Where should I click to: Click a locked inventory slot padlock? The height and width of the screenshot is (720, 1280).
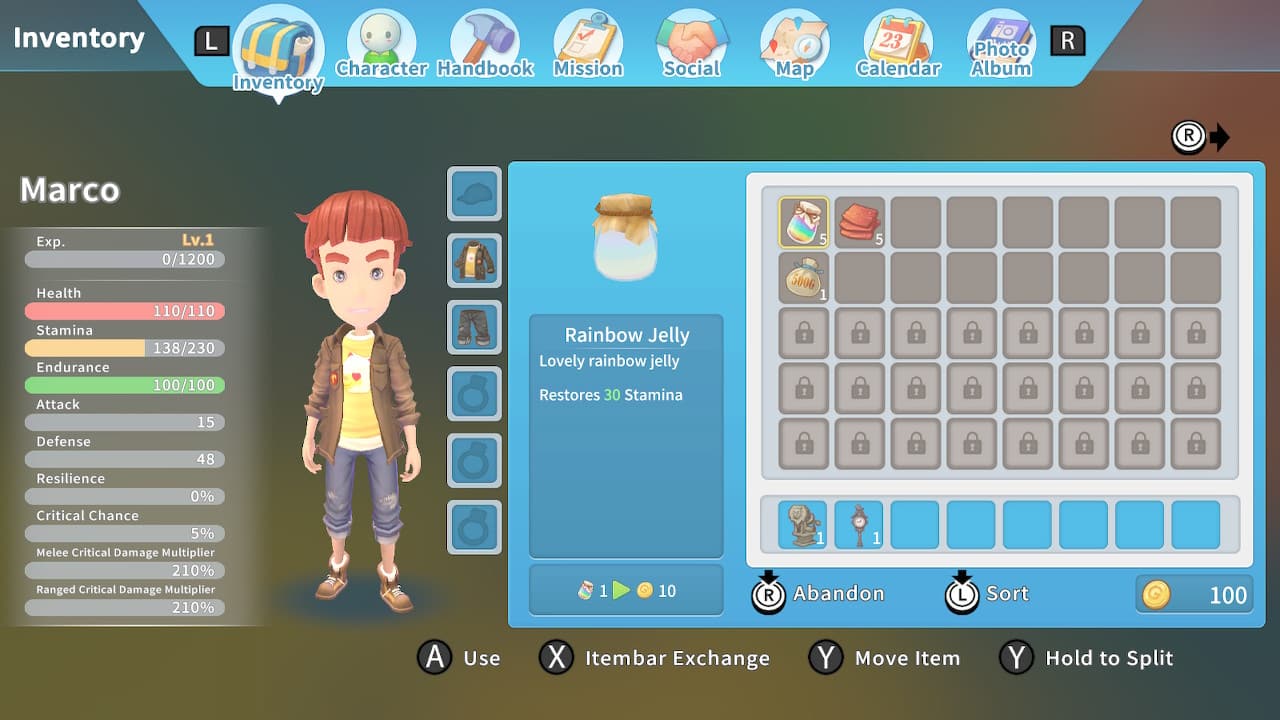click(804, 333)
